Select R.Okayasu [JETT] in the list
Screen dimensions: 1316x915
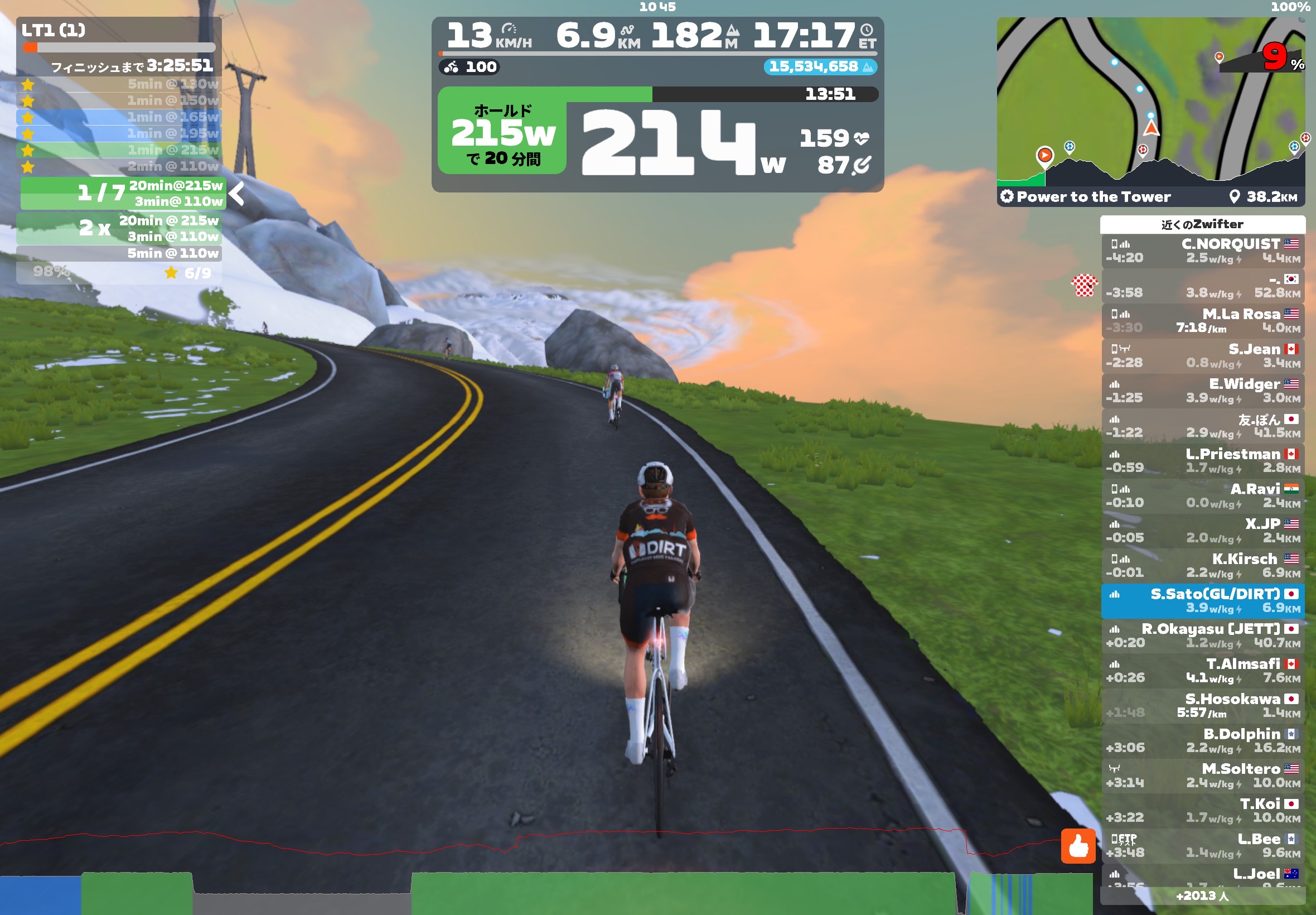(1202, 635)
